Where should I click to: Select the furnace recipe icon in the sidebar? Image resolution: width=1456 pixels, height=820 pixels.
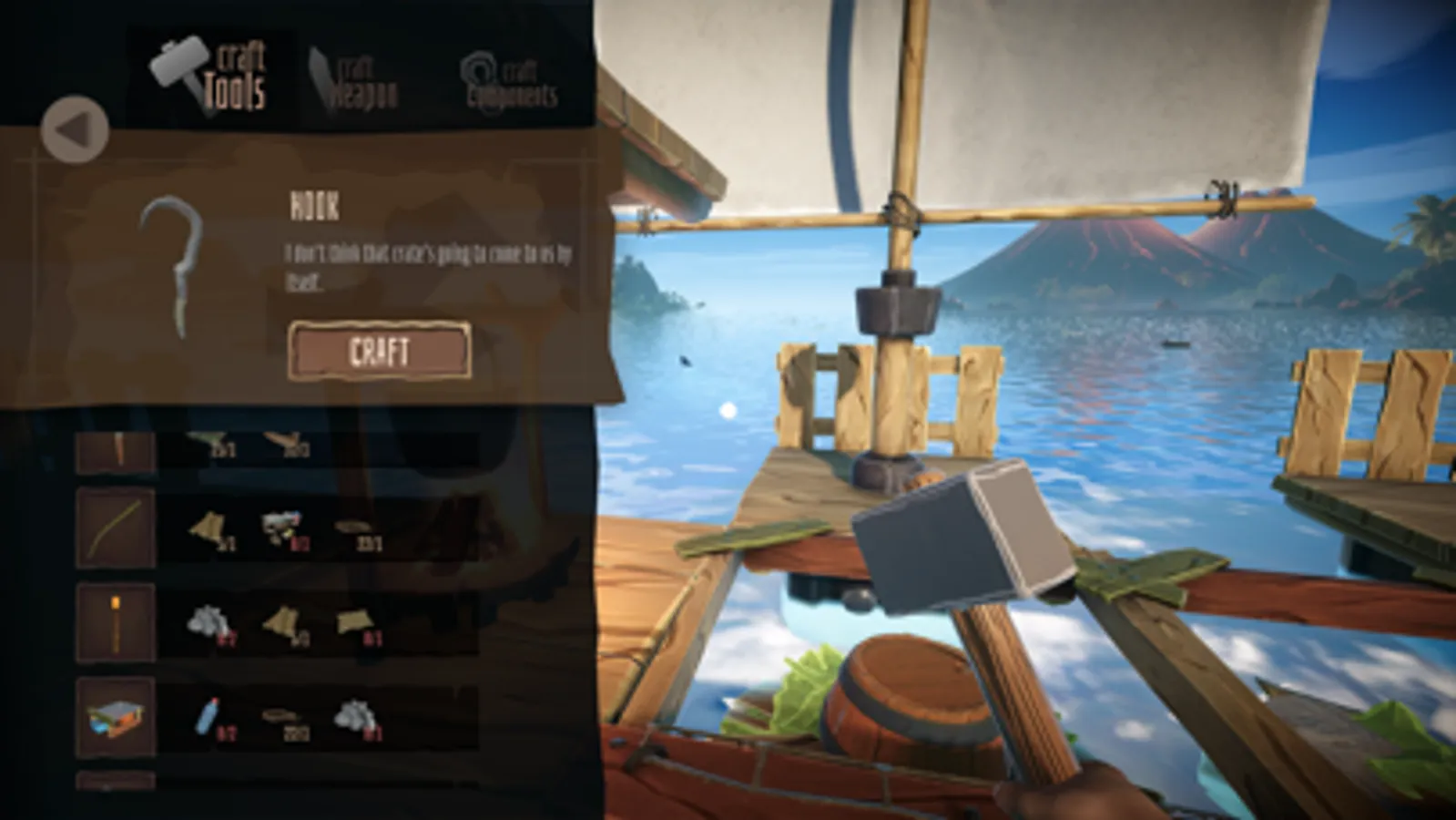point(115,715)
